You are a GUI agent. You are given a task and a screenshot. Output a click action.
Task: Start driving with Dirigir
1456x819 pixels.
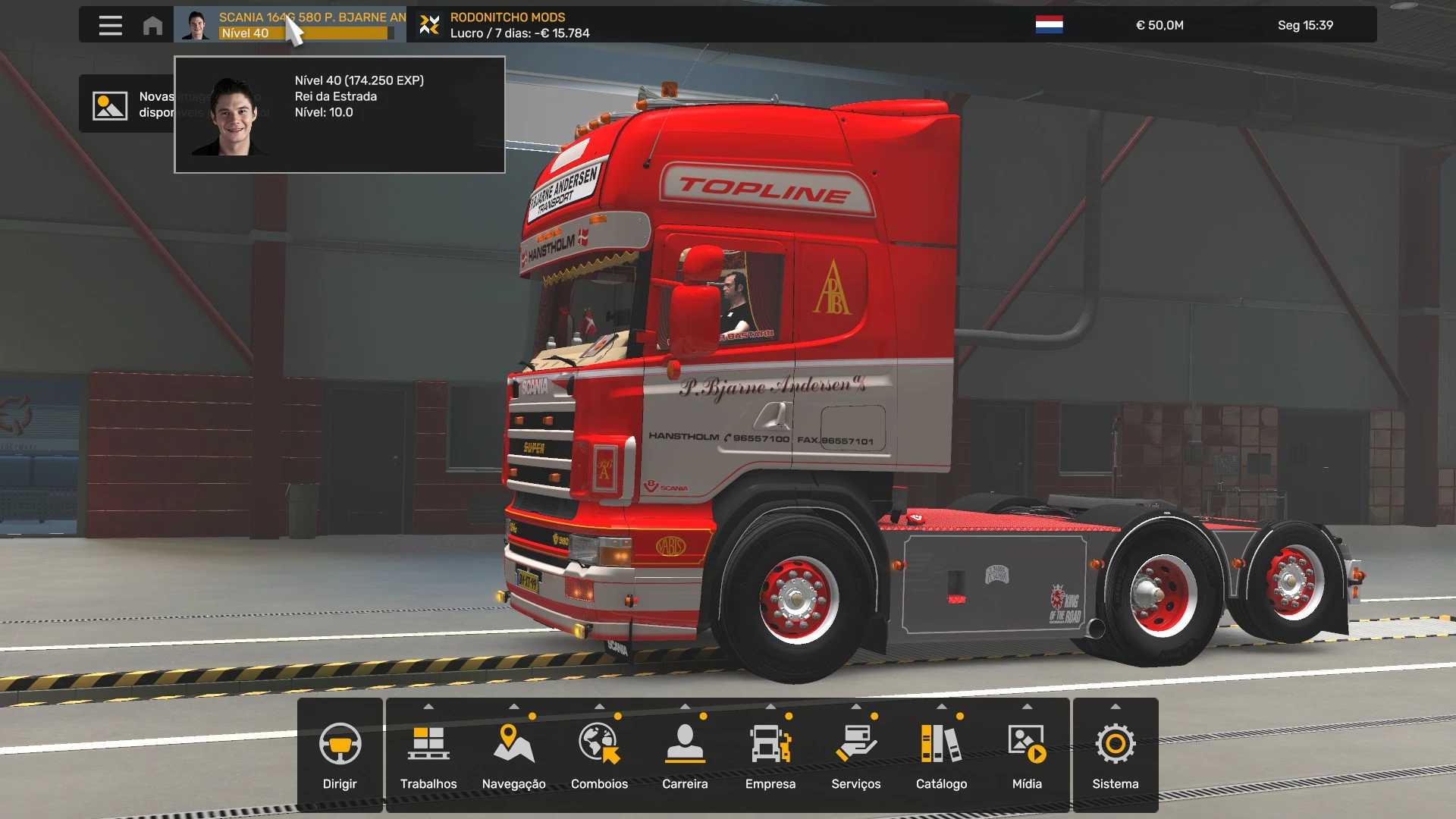[x=340, y=755]
